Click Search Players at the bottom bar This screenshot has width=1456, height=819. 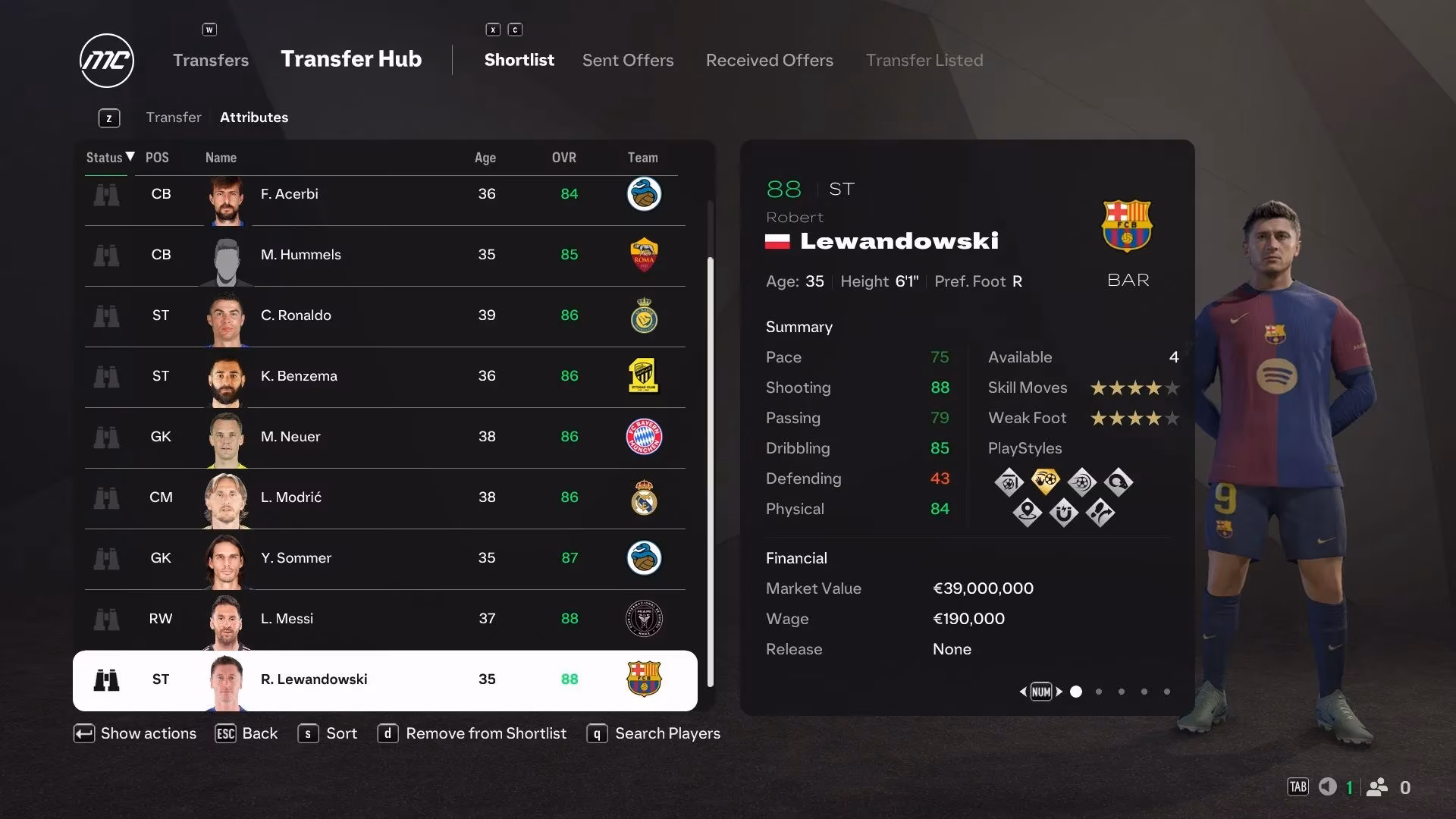click(x=667, y=733)
